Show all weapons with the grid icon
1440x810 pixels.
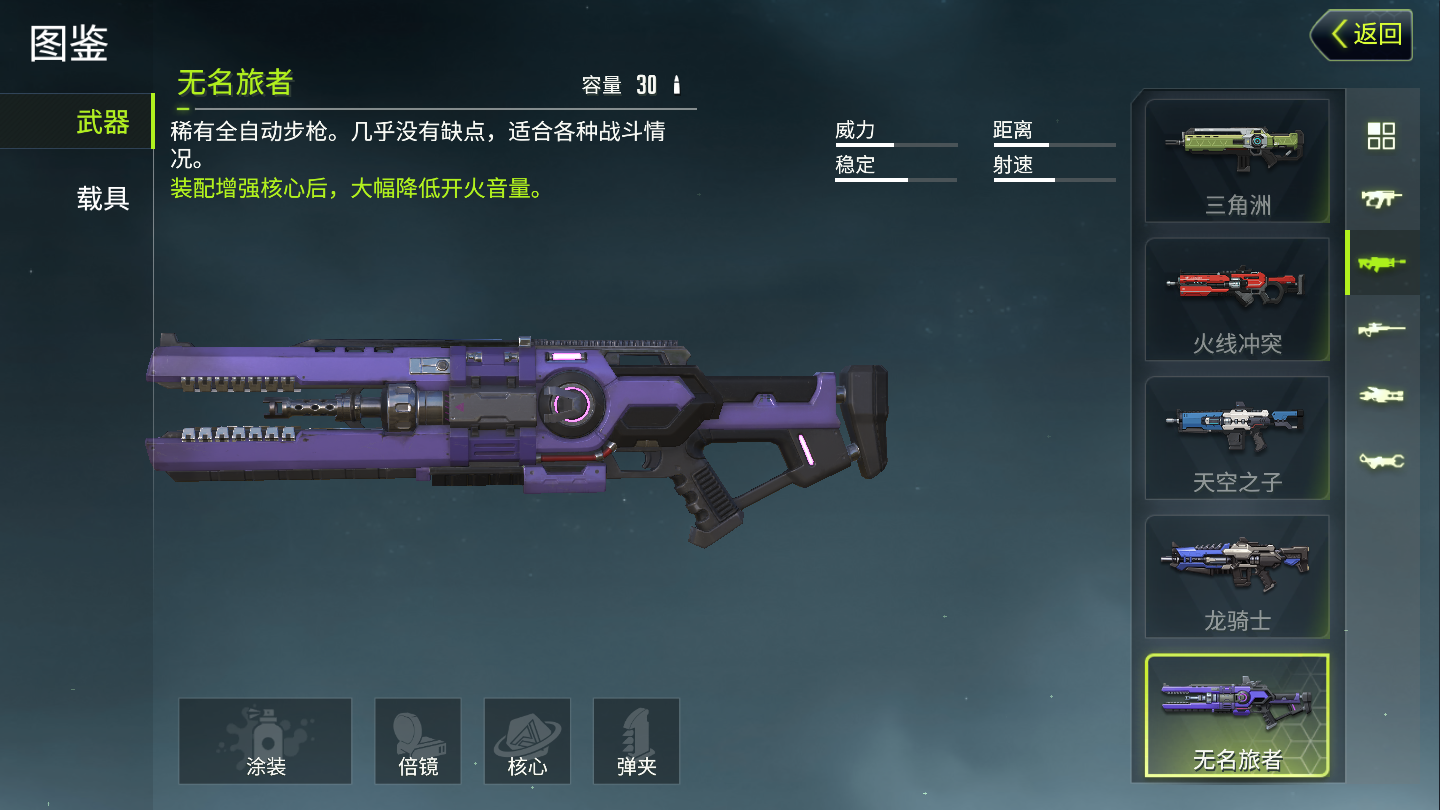point(1381,136)
